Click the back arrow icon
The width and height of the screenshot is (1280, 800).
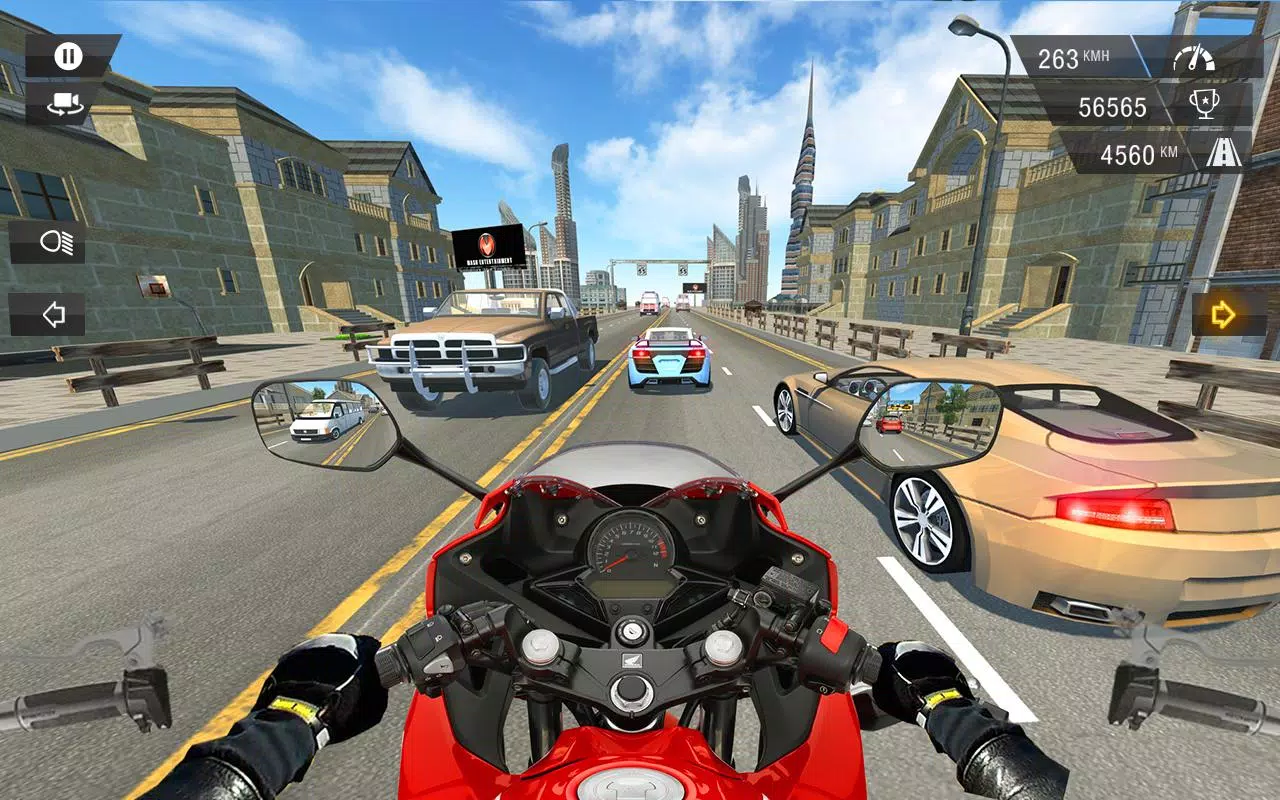click(x=58, y=313)
